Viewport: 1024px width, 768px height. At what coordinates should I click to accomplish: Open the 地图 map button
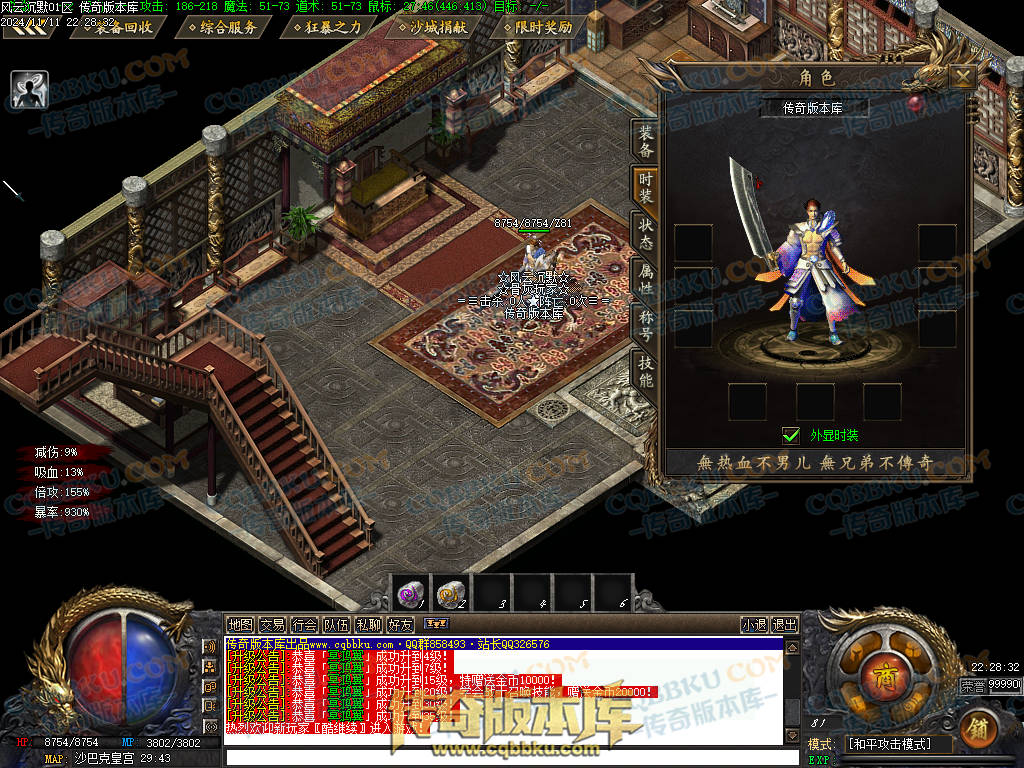[240, 625]
